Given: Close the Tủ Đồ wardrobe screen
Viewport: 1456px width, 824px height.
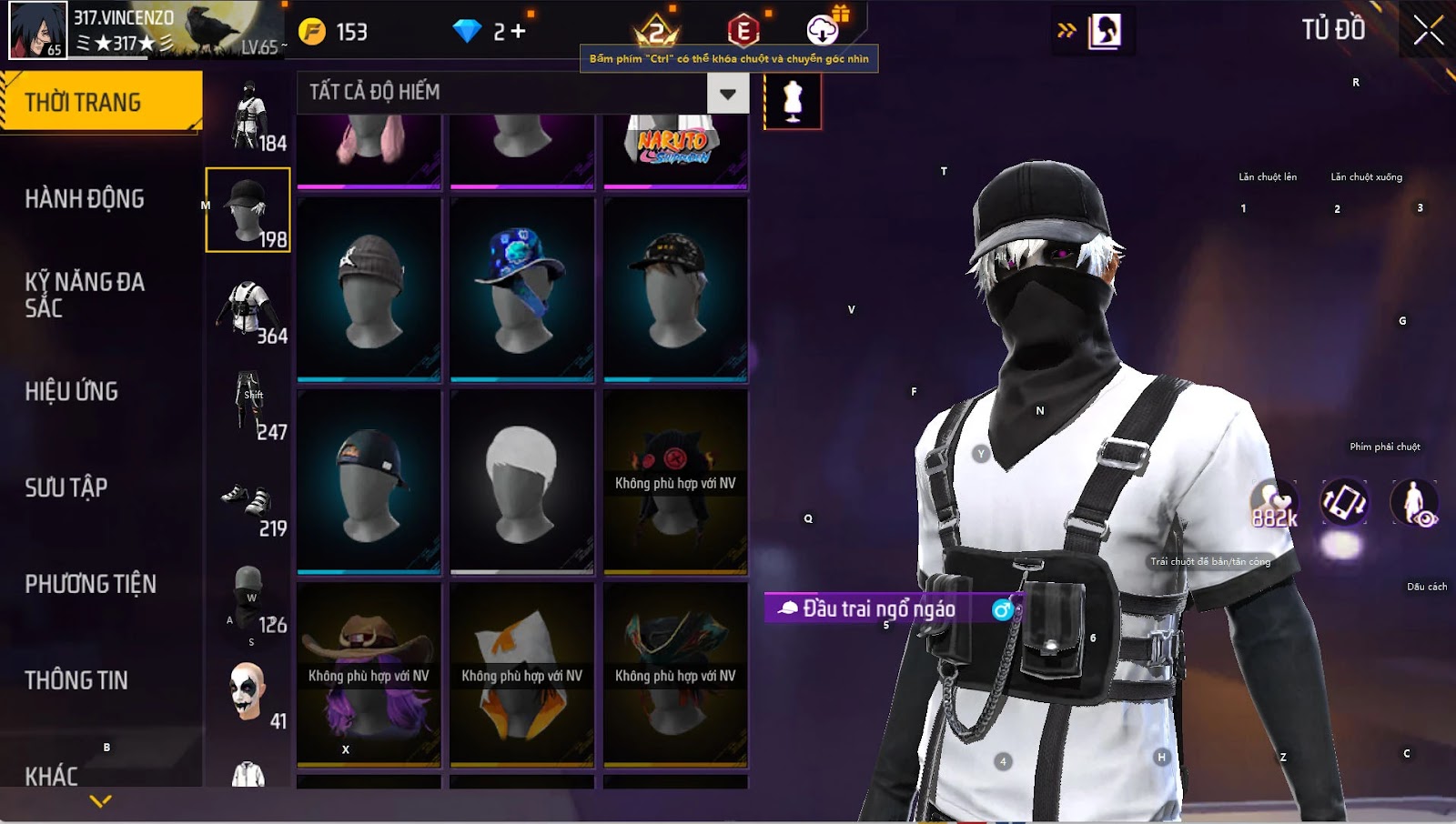Looking at the screenshot, I should (1428, 31).
